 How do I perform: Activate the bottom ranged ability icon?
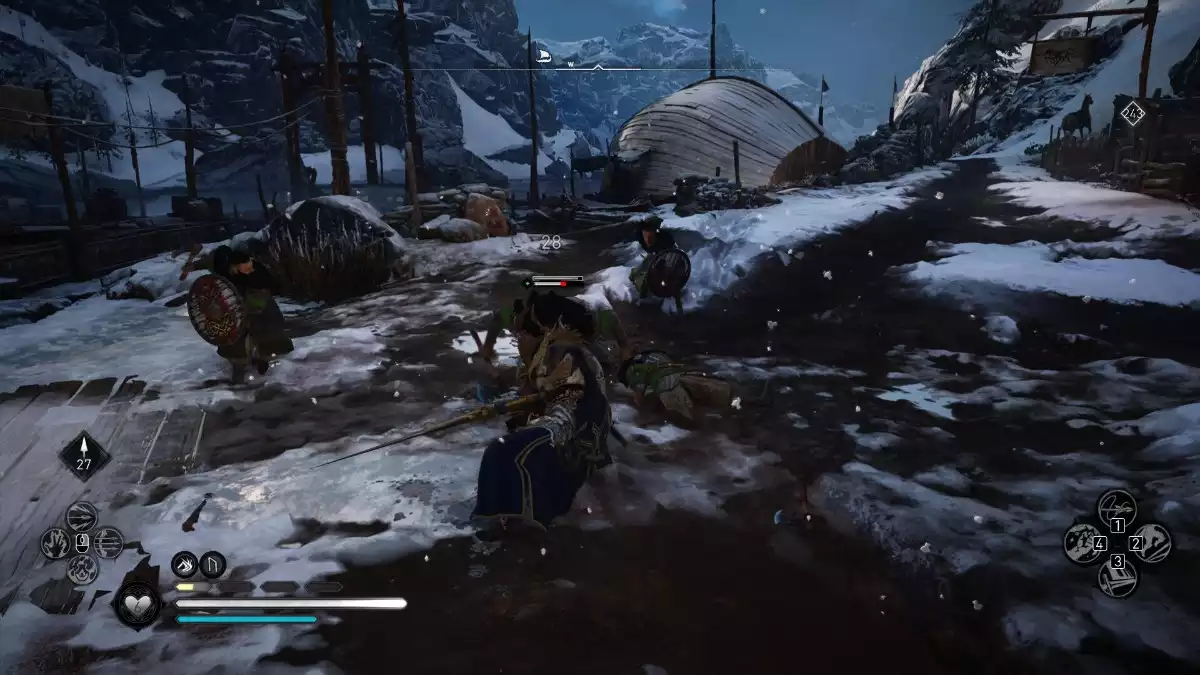[82, 570]
